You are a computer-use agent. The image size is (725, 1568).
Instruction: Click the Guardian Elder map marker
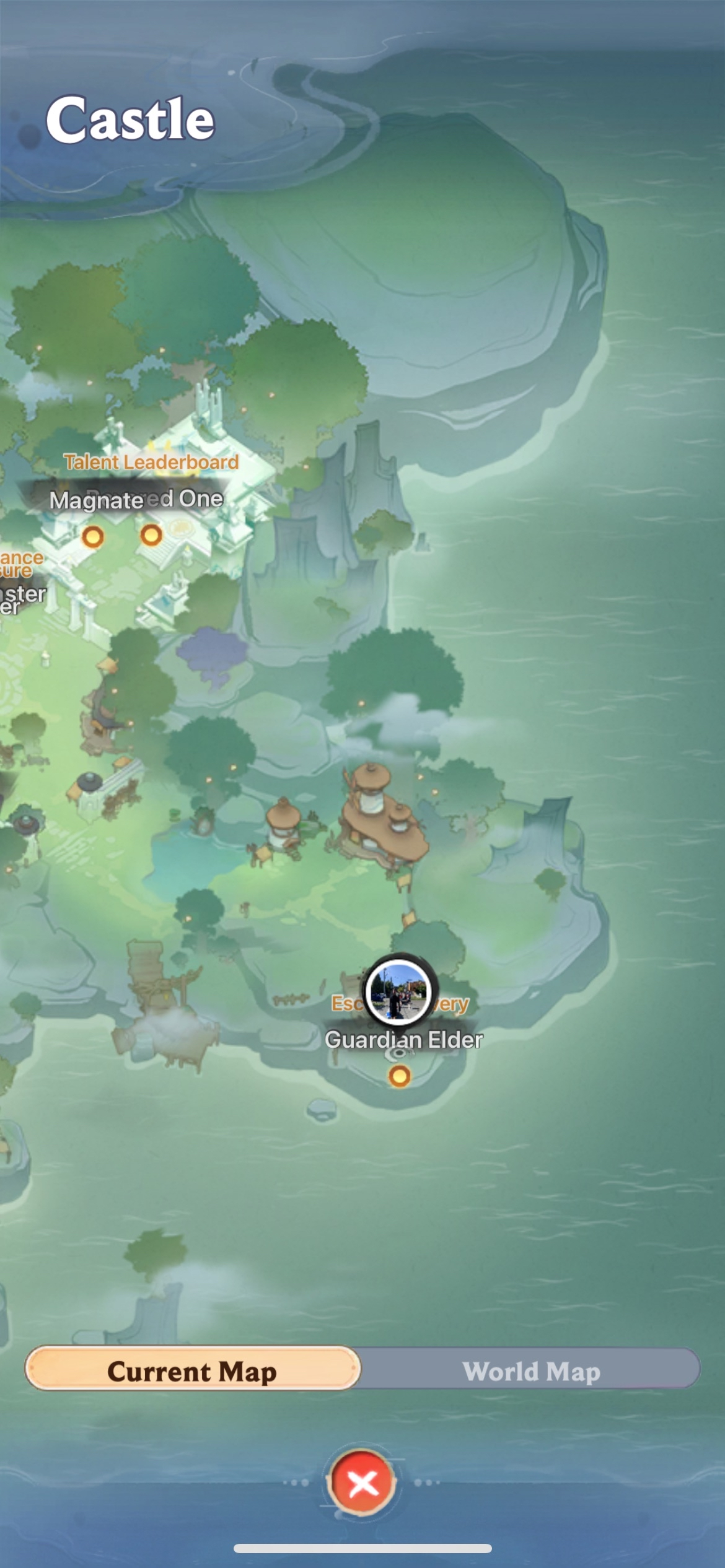(399, 1076)
